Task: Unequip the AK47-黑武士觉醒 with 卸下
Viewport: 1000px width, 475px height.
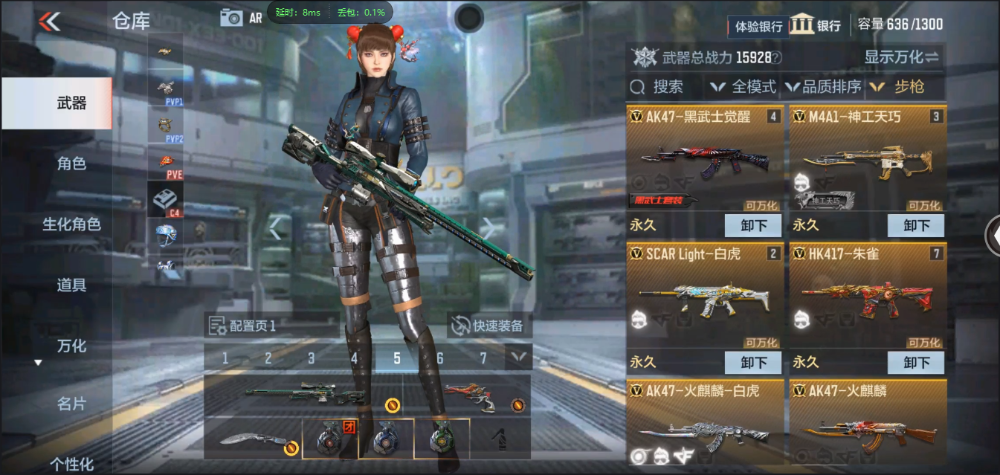Action: point(753,225)
